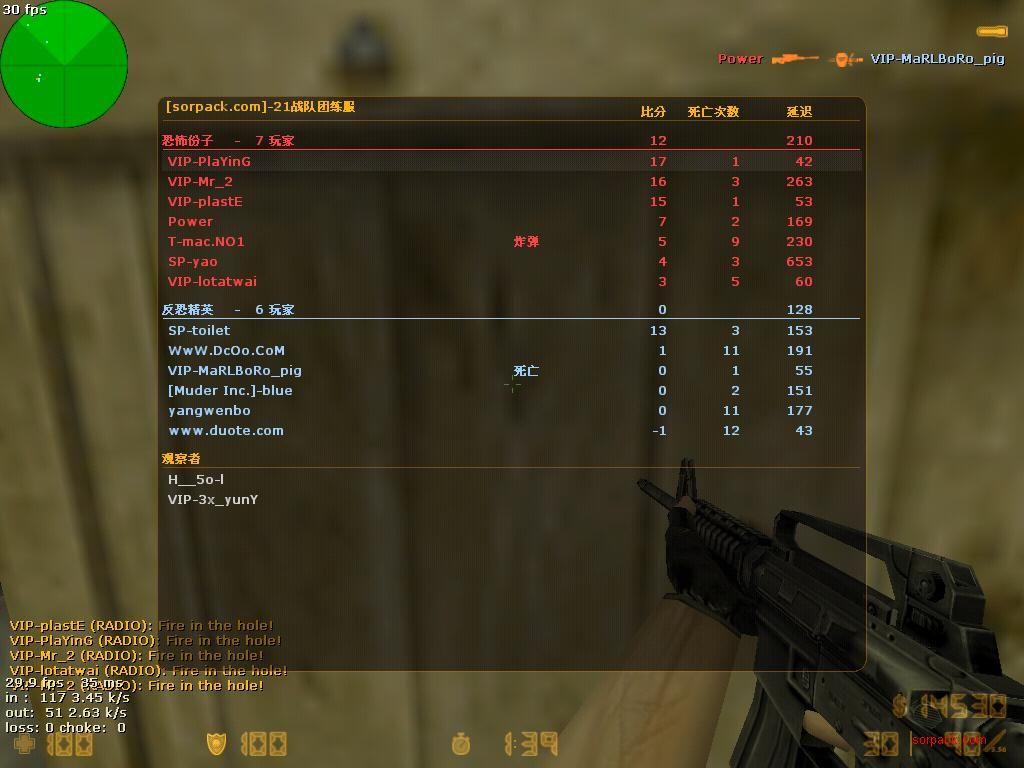1024x768 pixels.
Task: Click the green radar minimap
Action: [x=64, y=64]
